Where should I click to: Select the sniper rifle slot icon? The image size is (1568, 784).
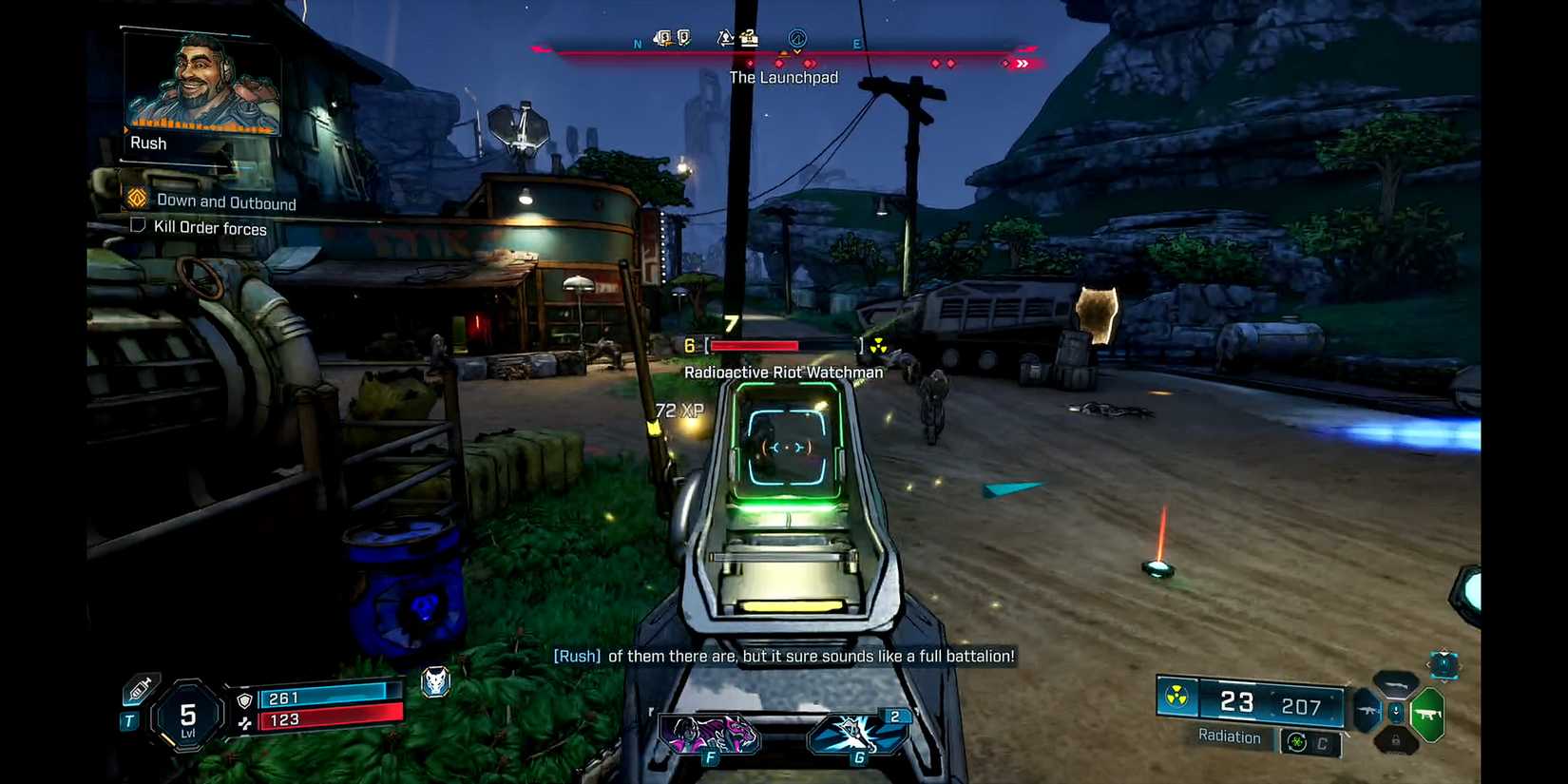(1395, 686)
